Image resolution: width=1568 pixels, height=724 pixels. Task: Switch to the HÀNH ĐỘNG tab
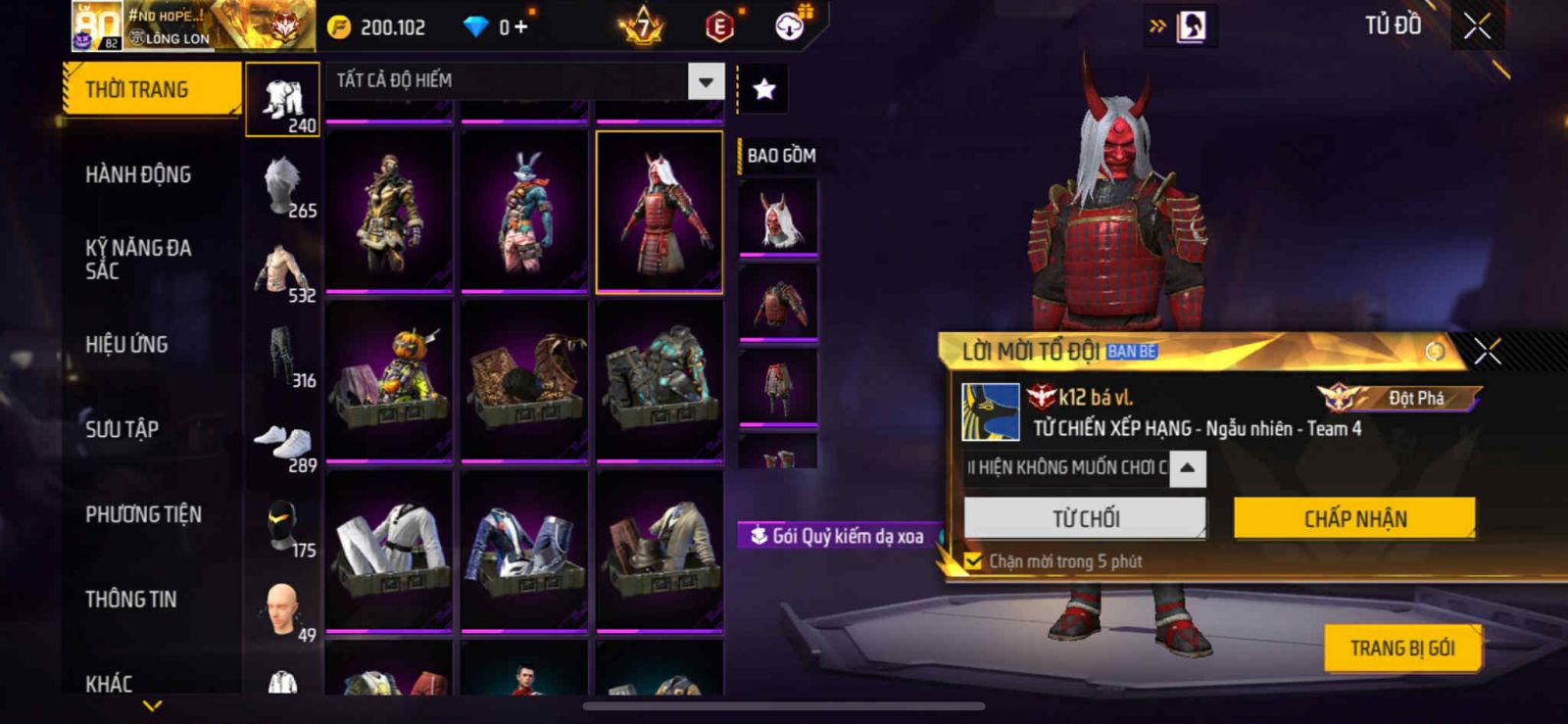[x=138, y=174]
